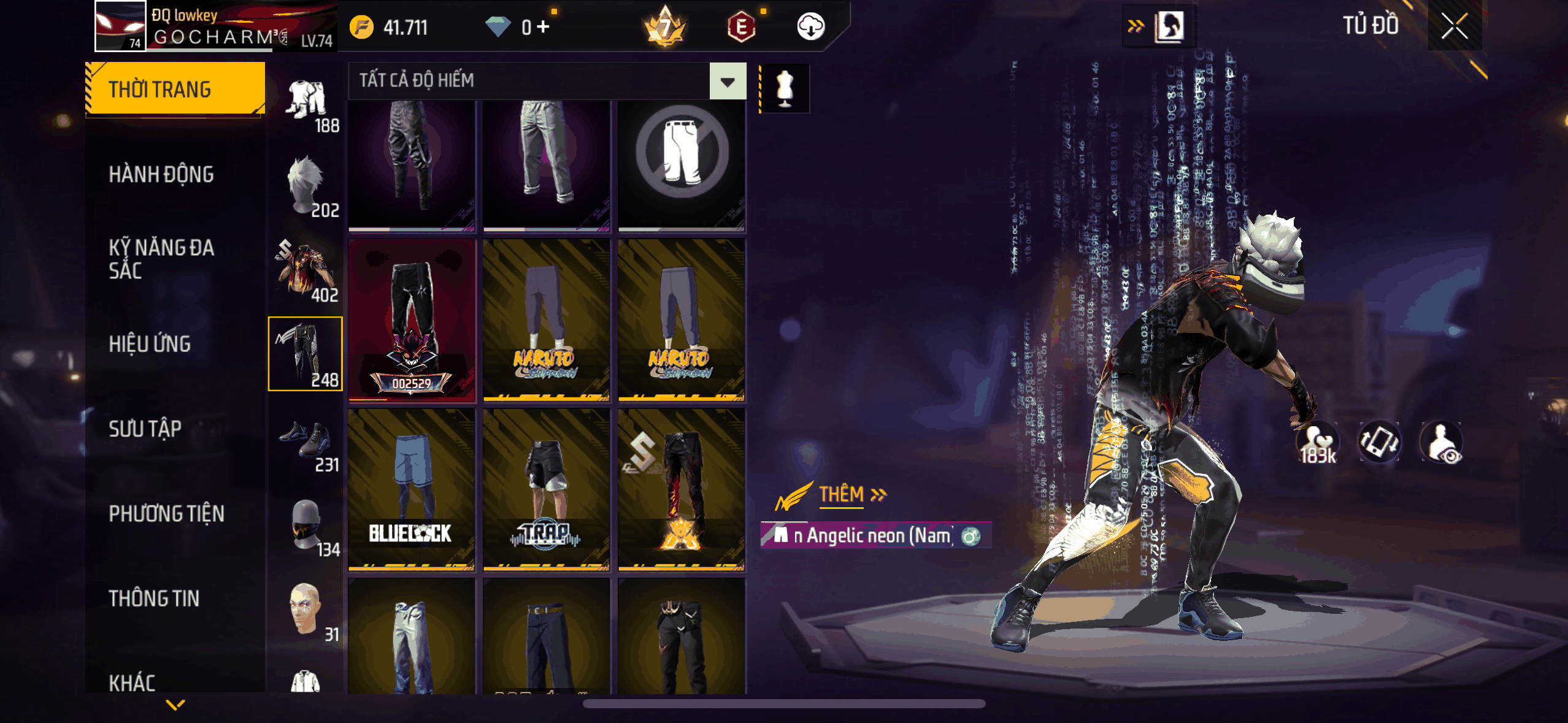Viewport: 1568px width, 723px height.
Task: Select the red pants numbered 002529
Action: (411, 320)
